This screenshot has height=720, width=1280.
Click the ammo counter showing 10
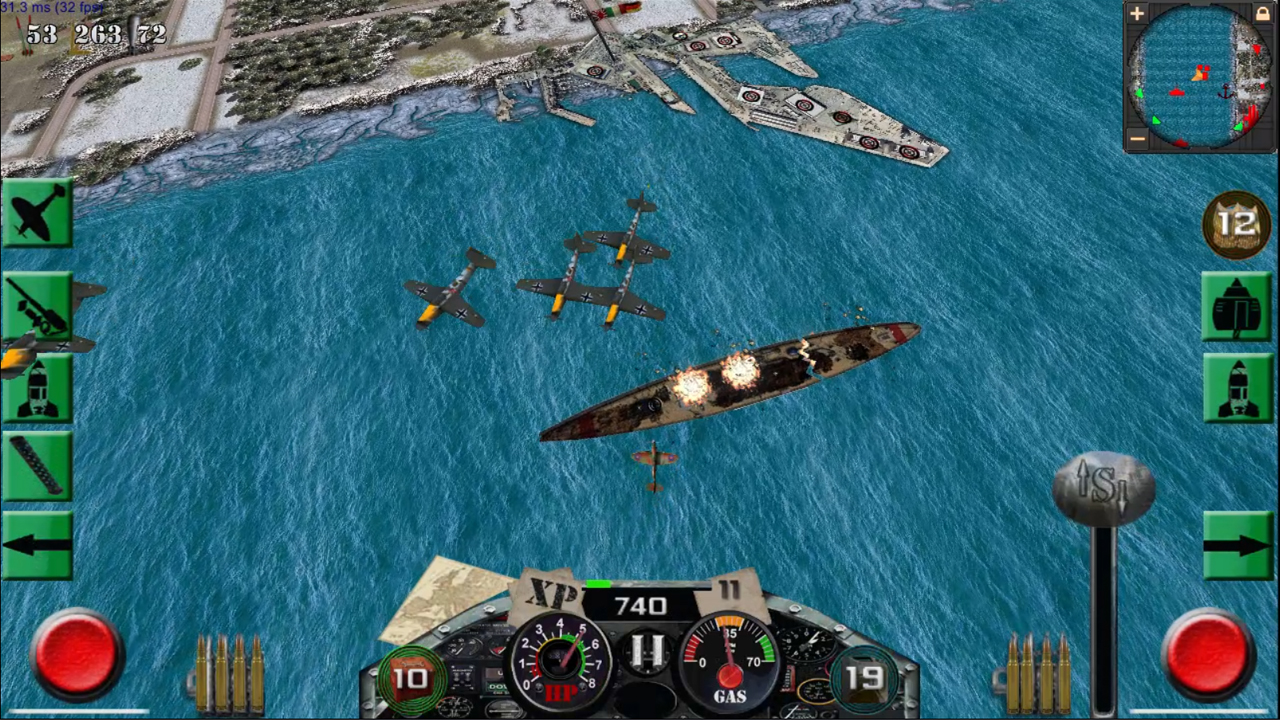click(x=410, y=678)
